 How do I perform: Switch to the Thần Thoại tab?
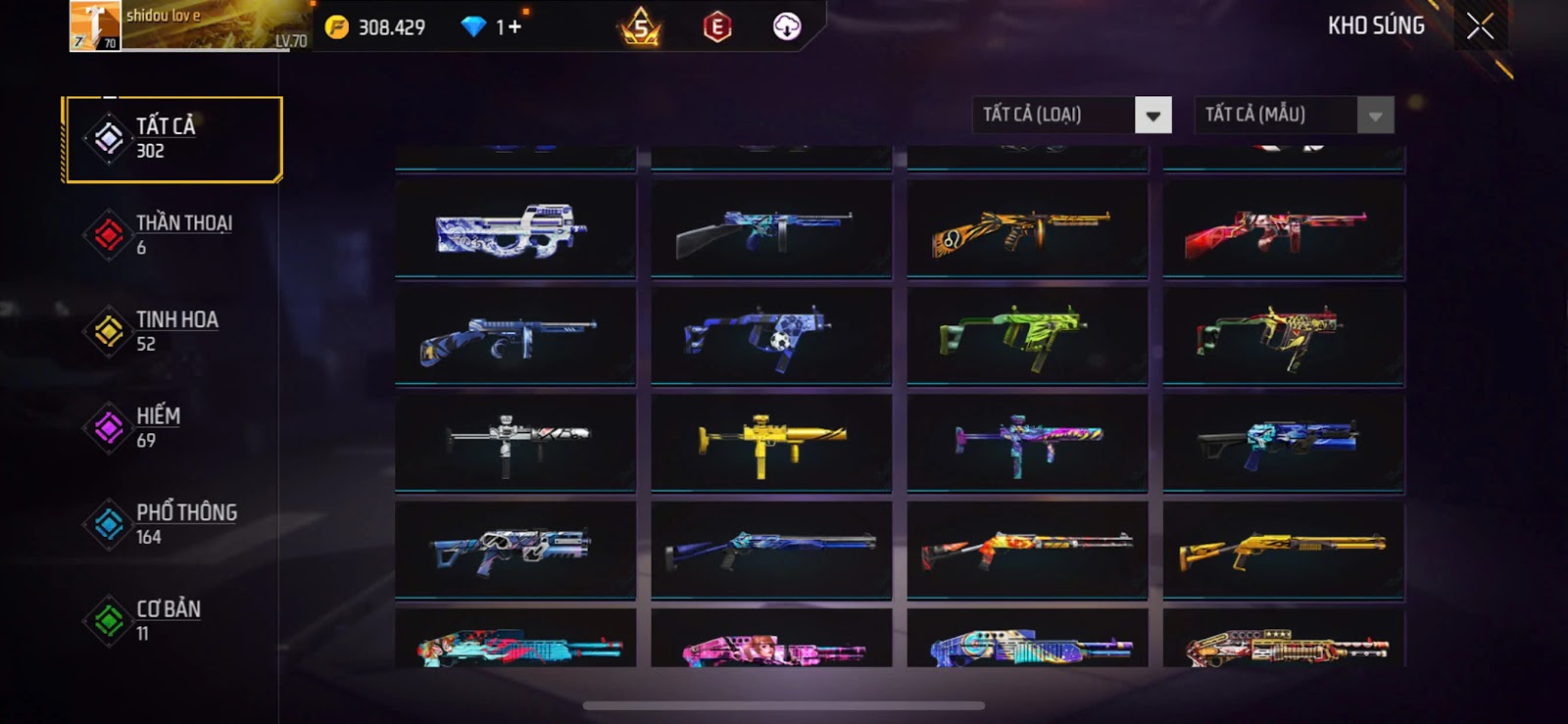[x=172, y=235]
